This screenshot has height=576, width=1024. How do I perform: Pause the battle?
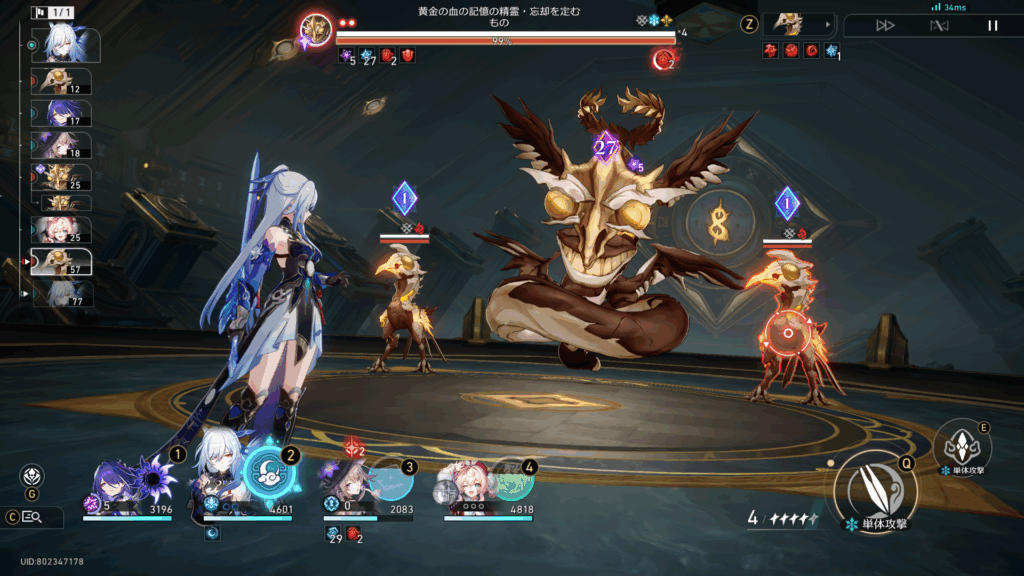(x=992, y=26)
